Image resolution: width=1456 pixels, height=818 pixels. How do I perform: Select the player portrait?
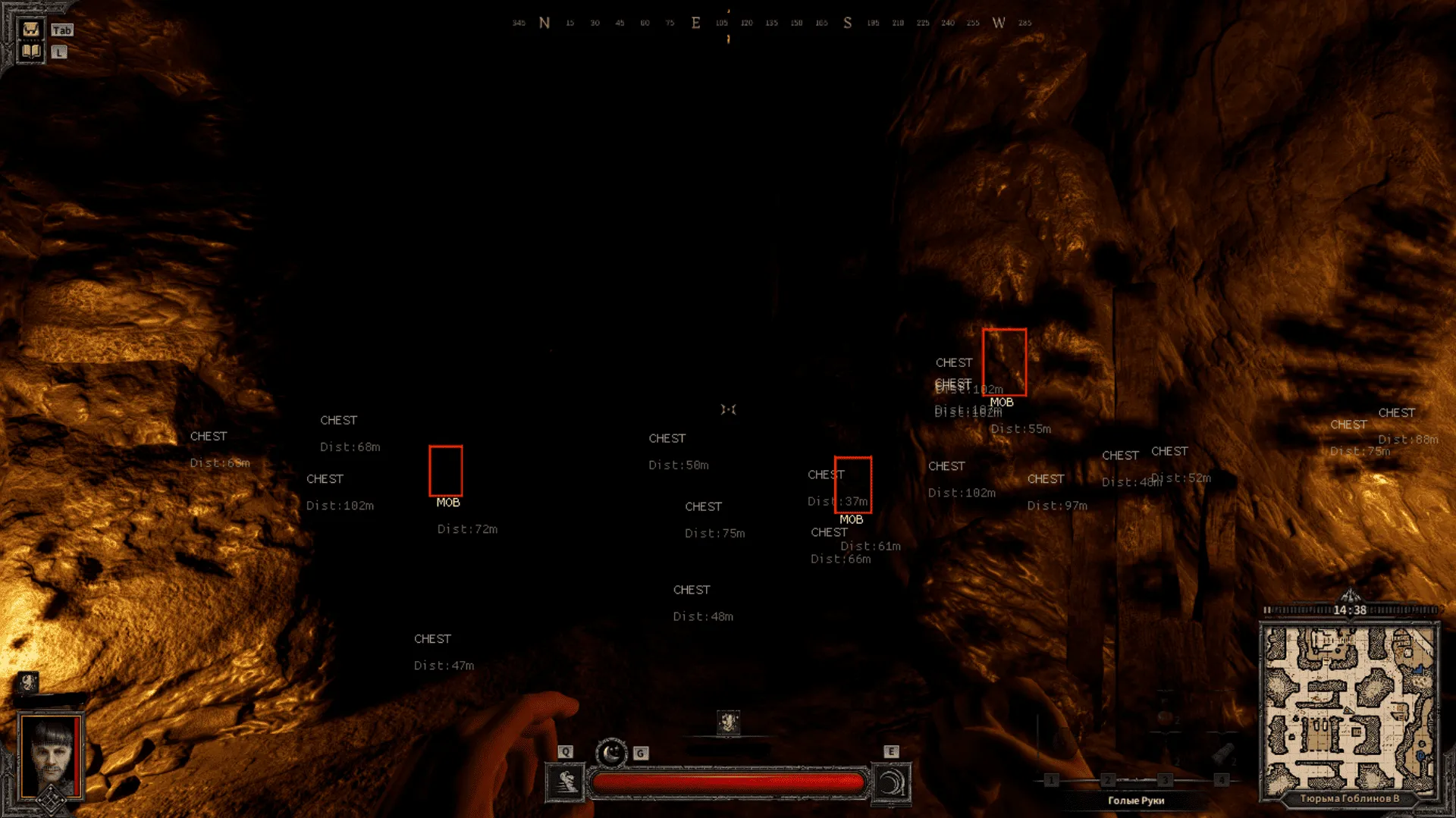click(x=51, y=755)
